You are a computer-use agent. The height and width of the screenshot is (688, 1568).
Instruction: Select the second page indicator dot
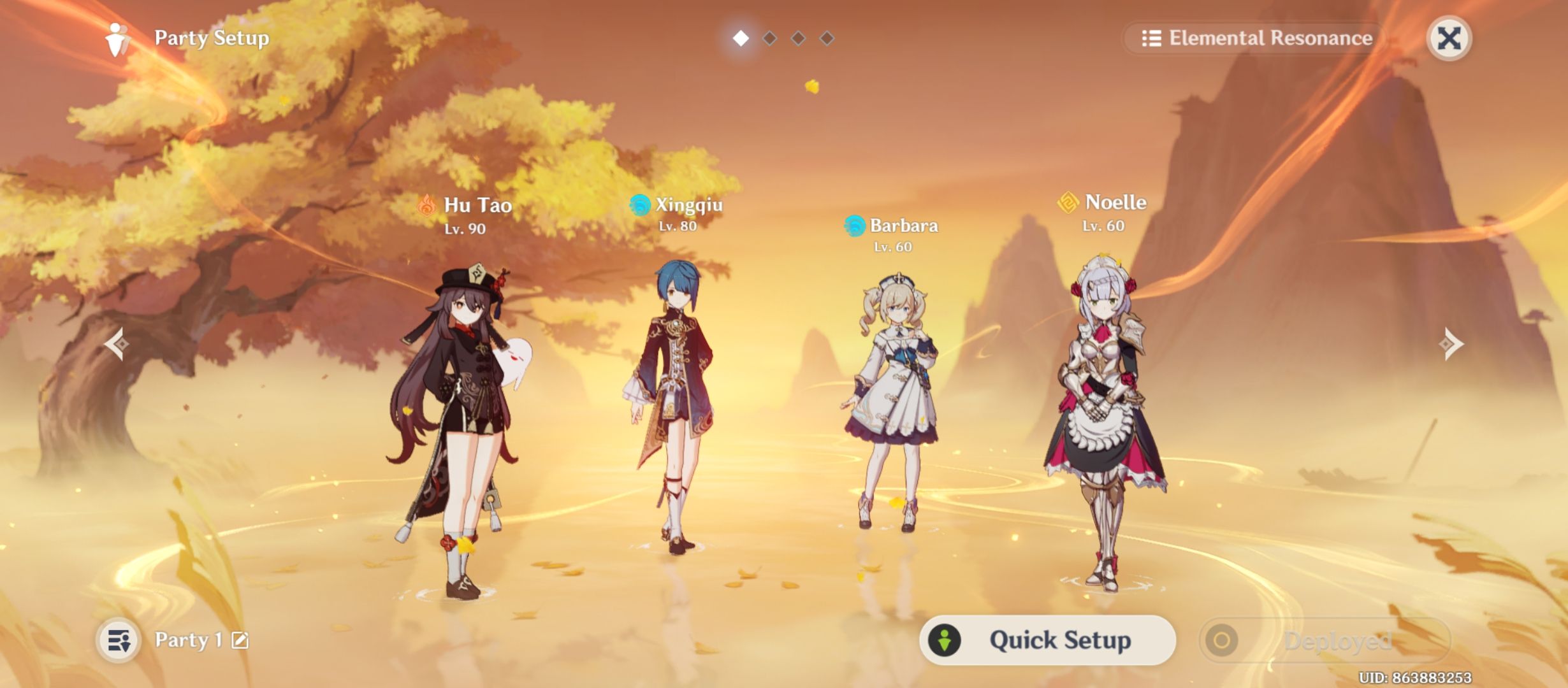[768, 38]
